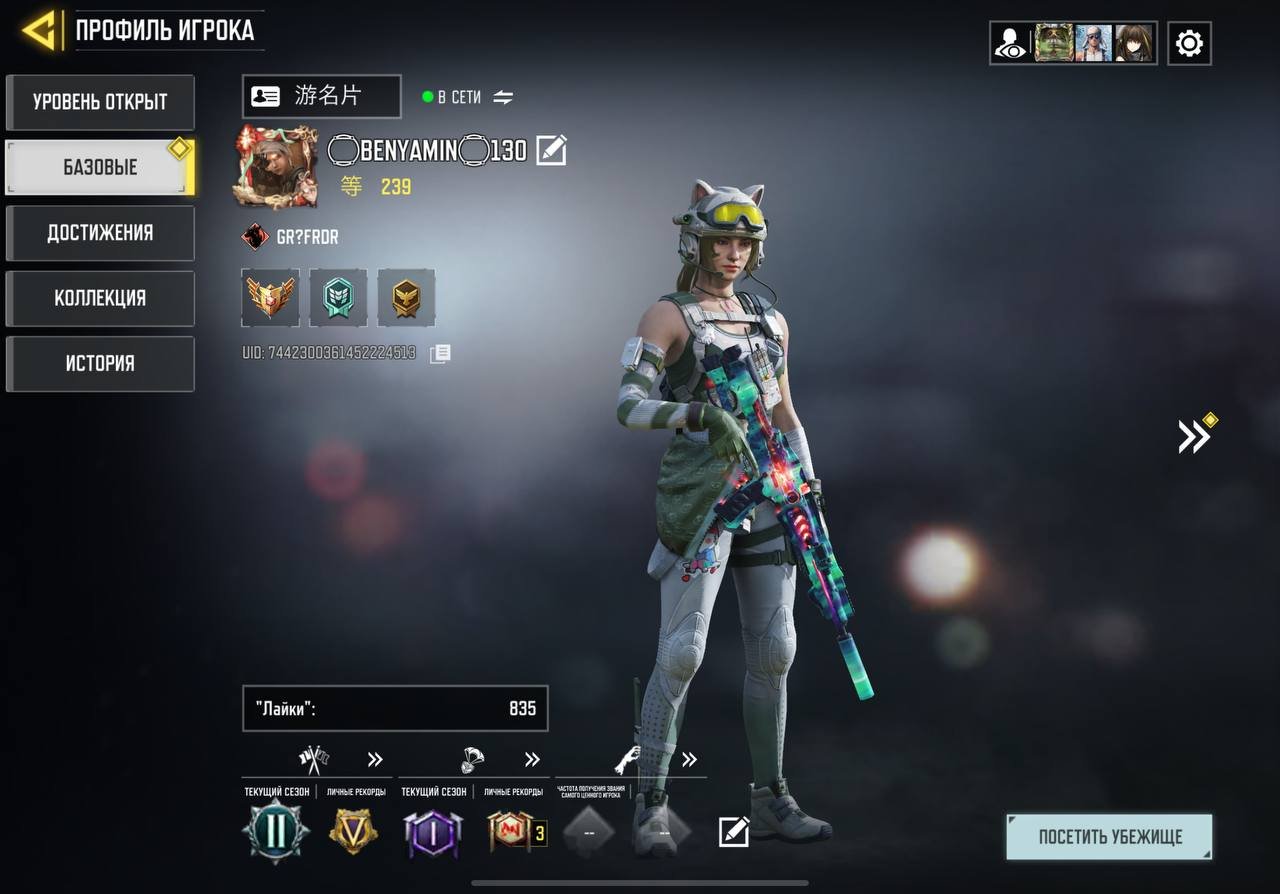Expand battle royale stats arrows
The height and width of the screenshot is (894, 1280).
(532, 760)
